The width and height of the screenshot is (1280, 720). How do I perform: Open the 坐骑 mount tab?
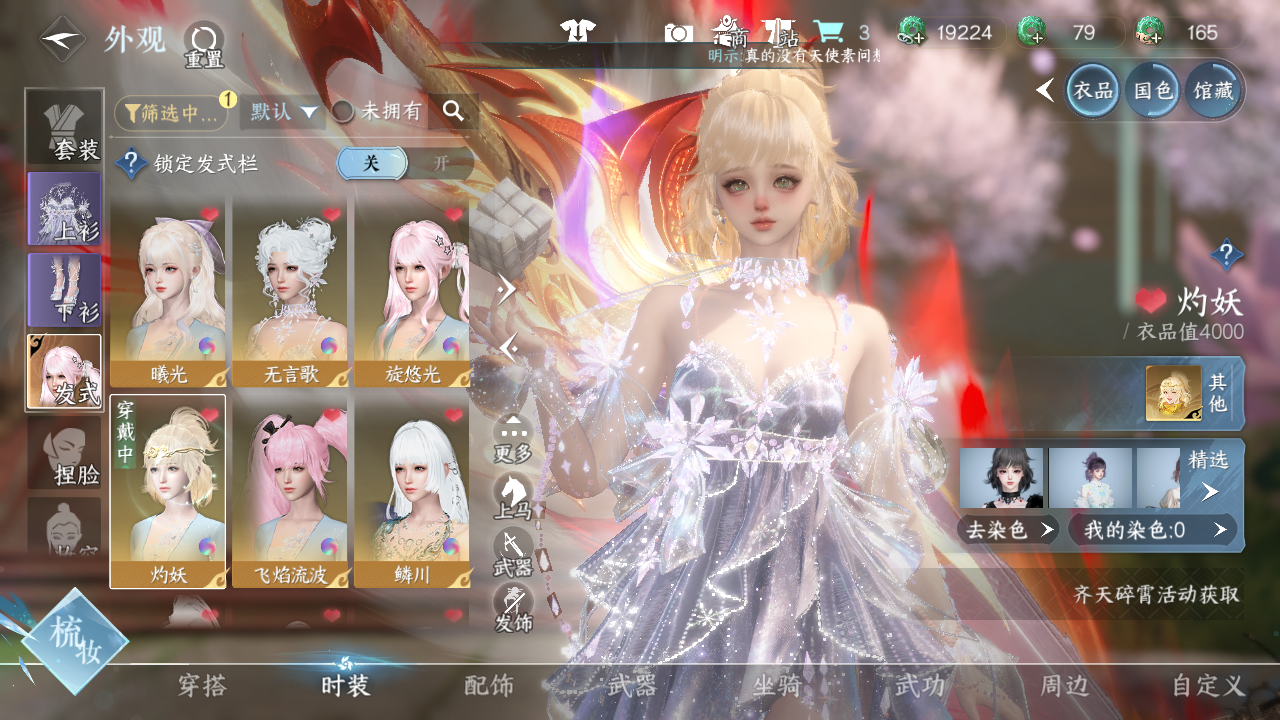[x=777, y=686]
